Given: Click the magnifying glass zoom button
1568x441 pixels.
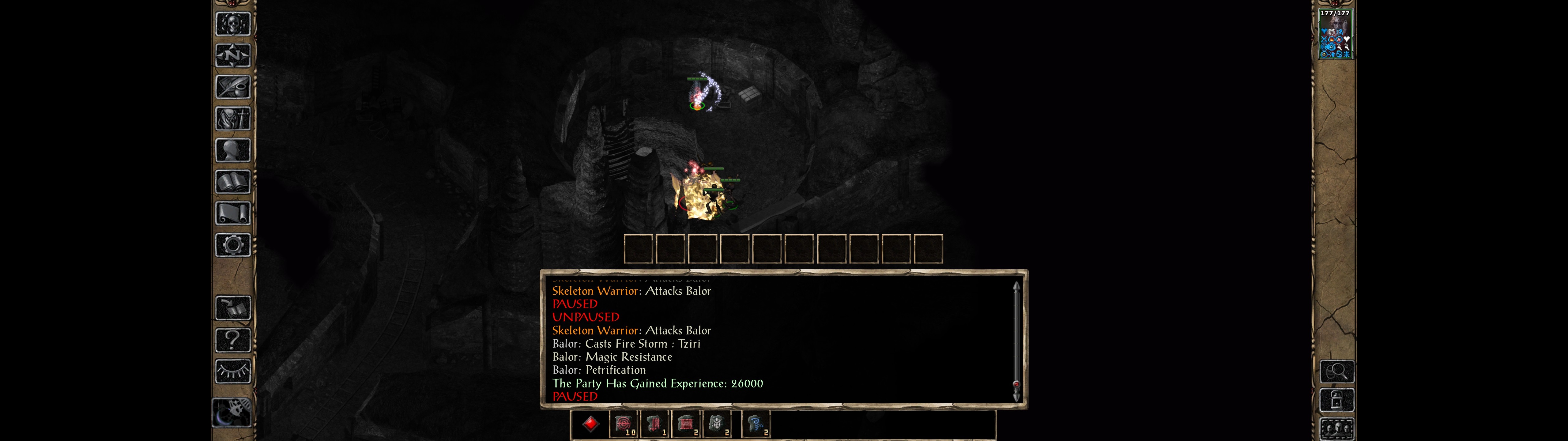Looking at the screenshot, I should pyautogui.click(x=1337, y=371).
